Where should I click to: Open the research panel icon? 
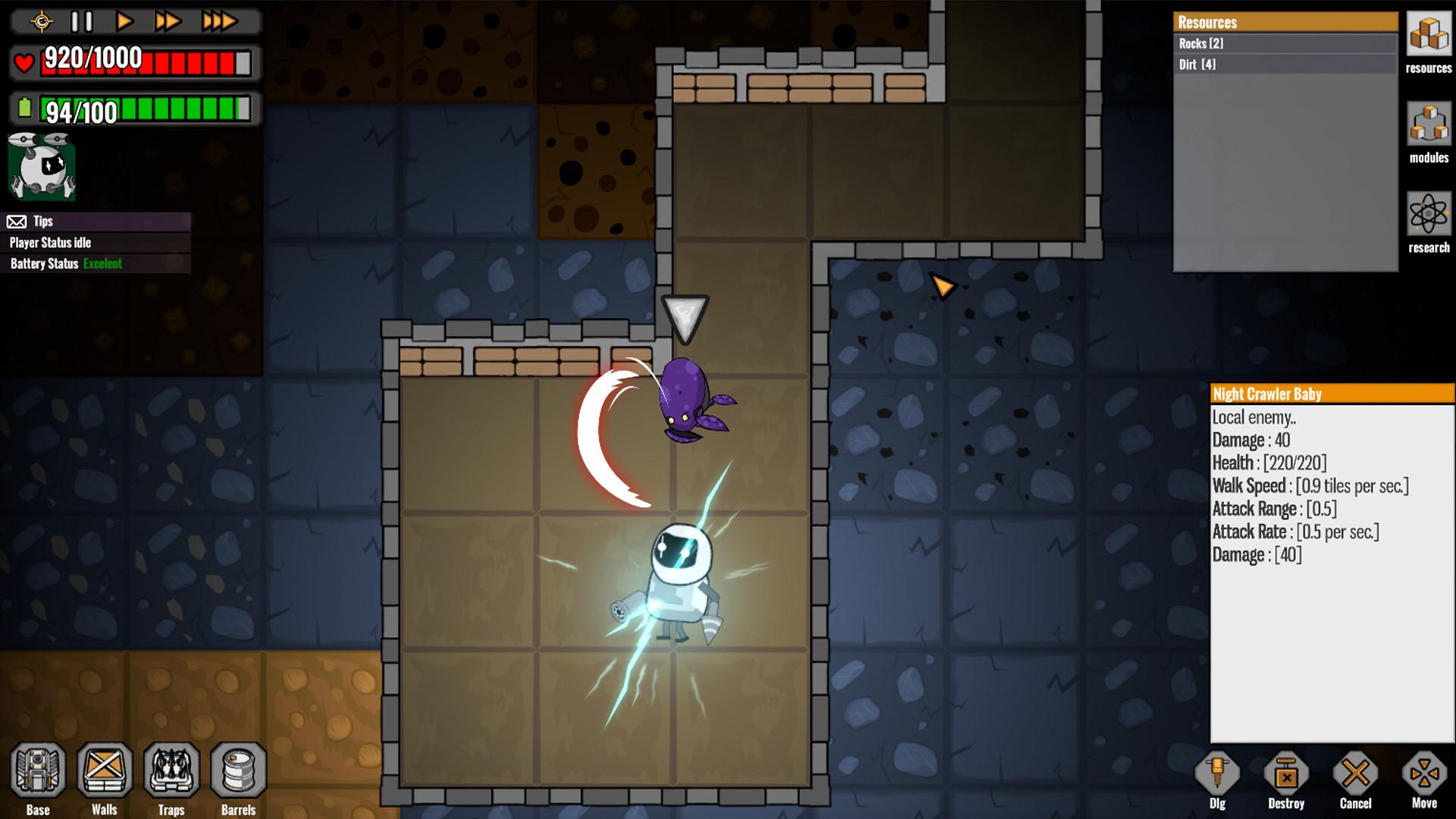point(1429,215)
